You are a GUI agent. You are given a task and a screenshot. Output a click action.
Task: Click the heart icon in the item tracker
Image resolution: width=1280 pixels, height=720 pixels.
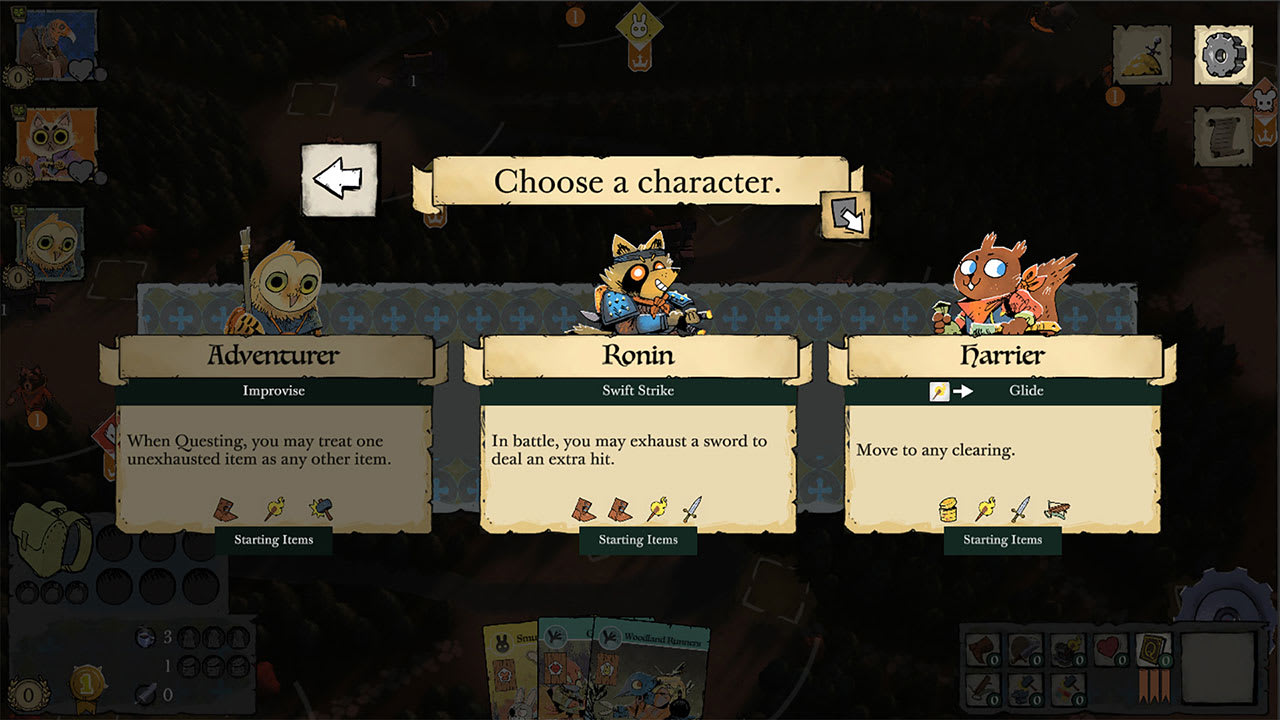tap(1107, 648)
